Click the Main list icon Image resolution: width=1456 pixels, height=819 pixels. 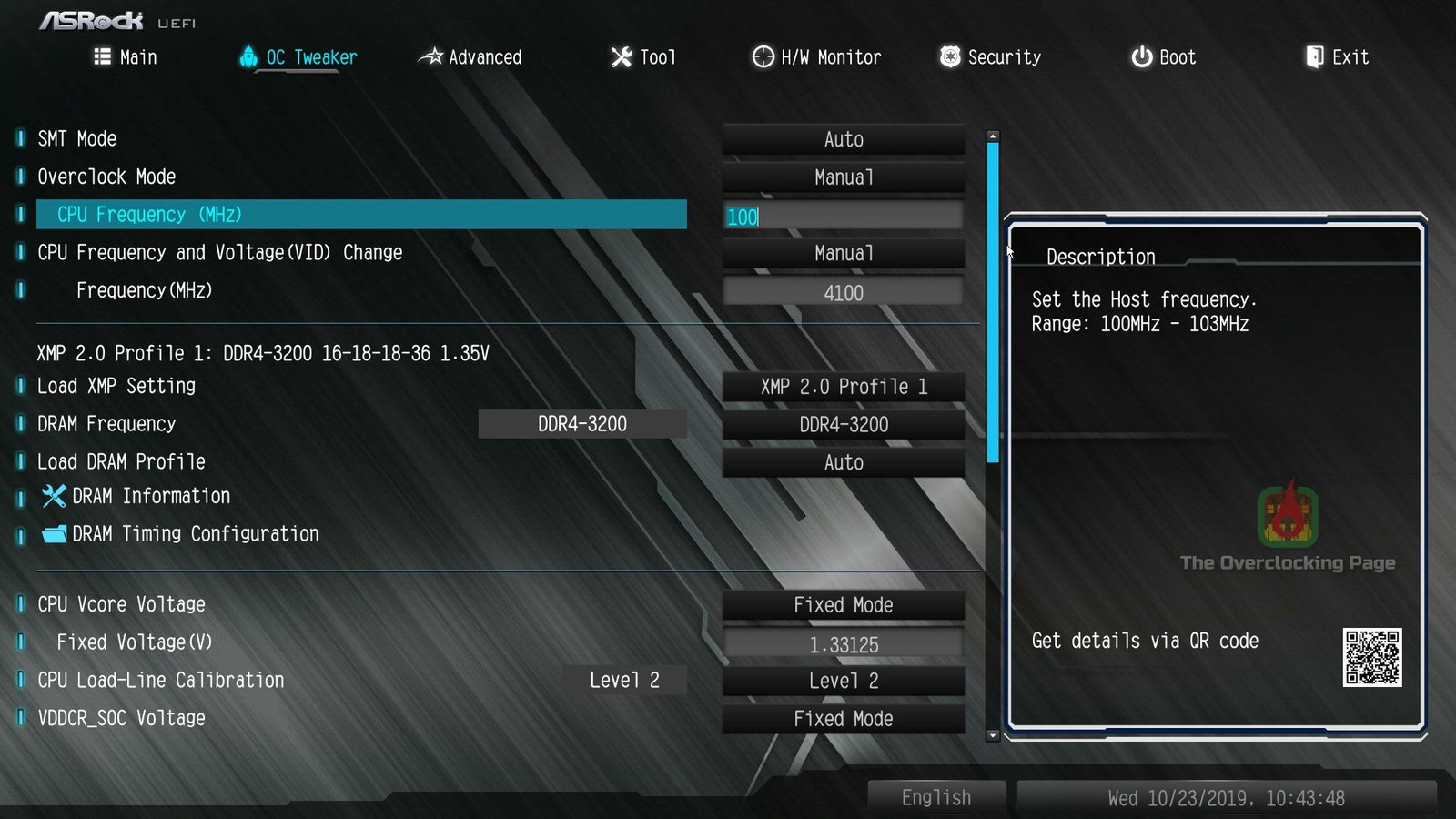[102, 56]
